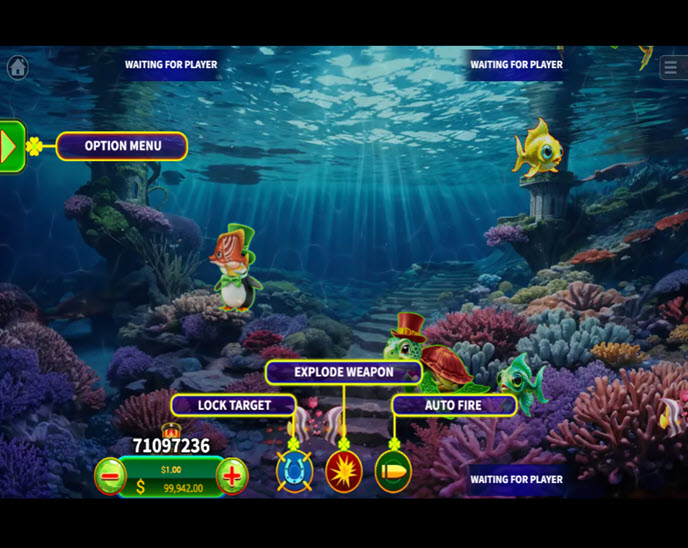The image size is (688, 548).
Task: Toggle the auto fire bullet icon
Action: [393, 472]
